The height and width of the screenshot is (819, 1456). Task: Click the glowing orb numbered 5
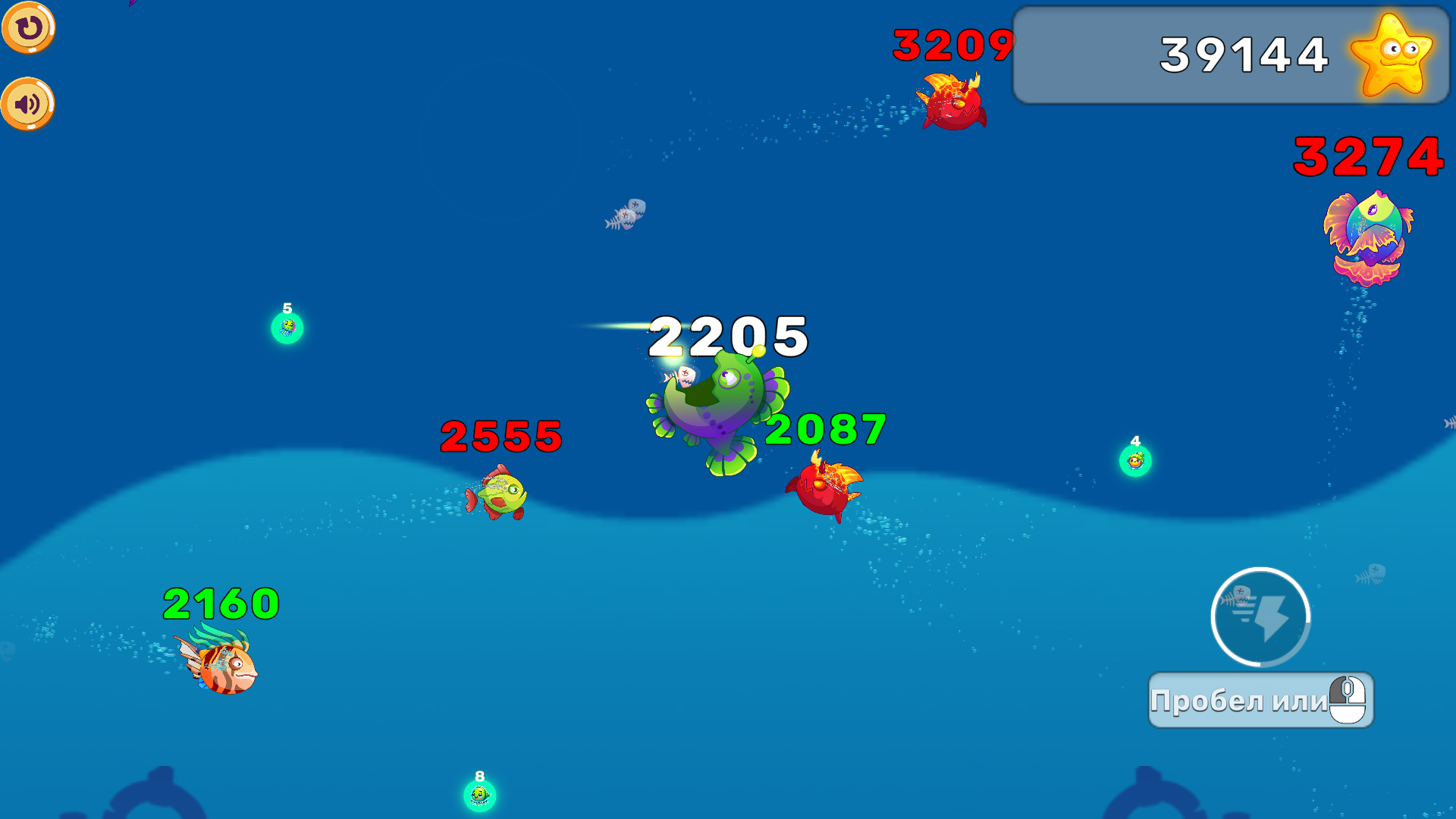[x=287, y=328]
